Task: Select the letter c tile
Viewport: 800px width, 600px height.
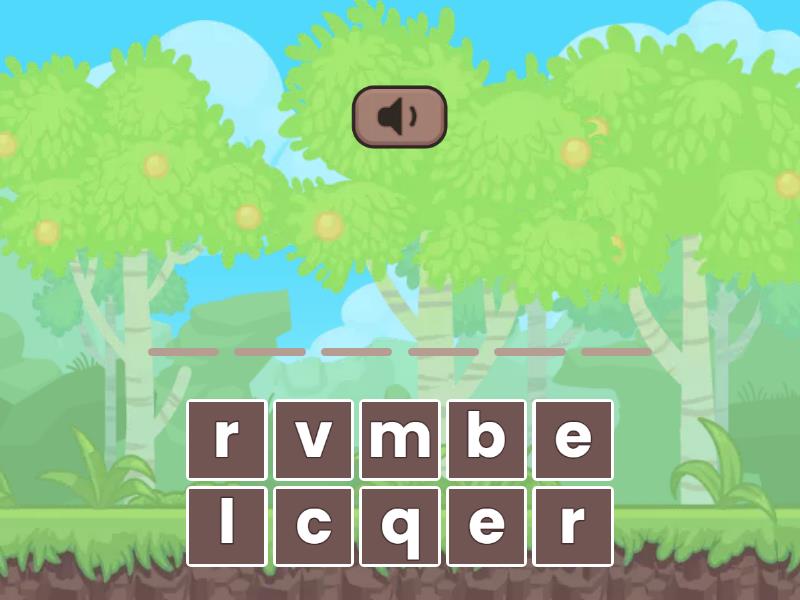Action: coord(313,526)
